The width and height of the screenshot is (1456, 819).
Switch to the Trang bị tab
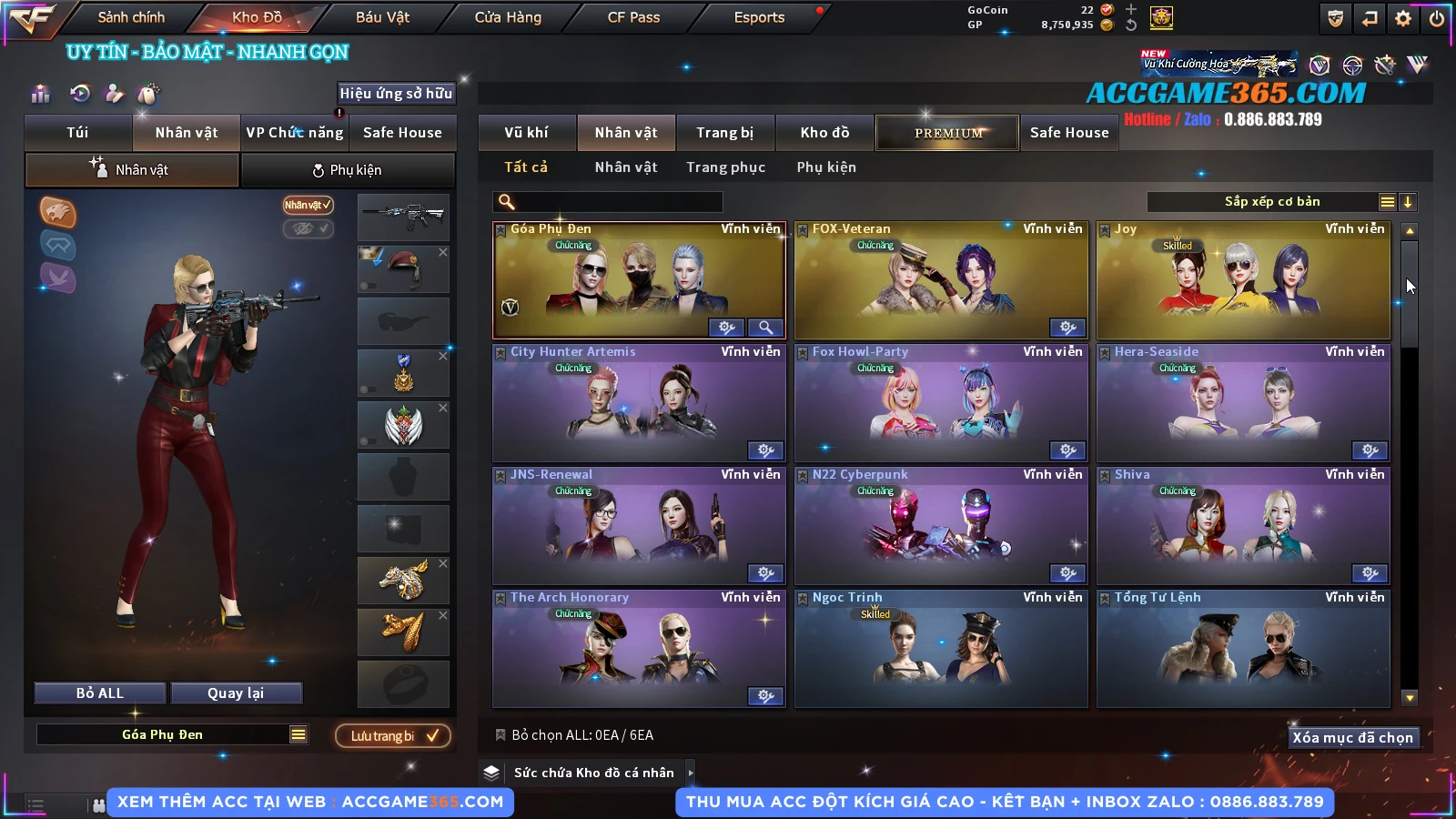pos(724,133)
